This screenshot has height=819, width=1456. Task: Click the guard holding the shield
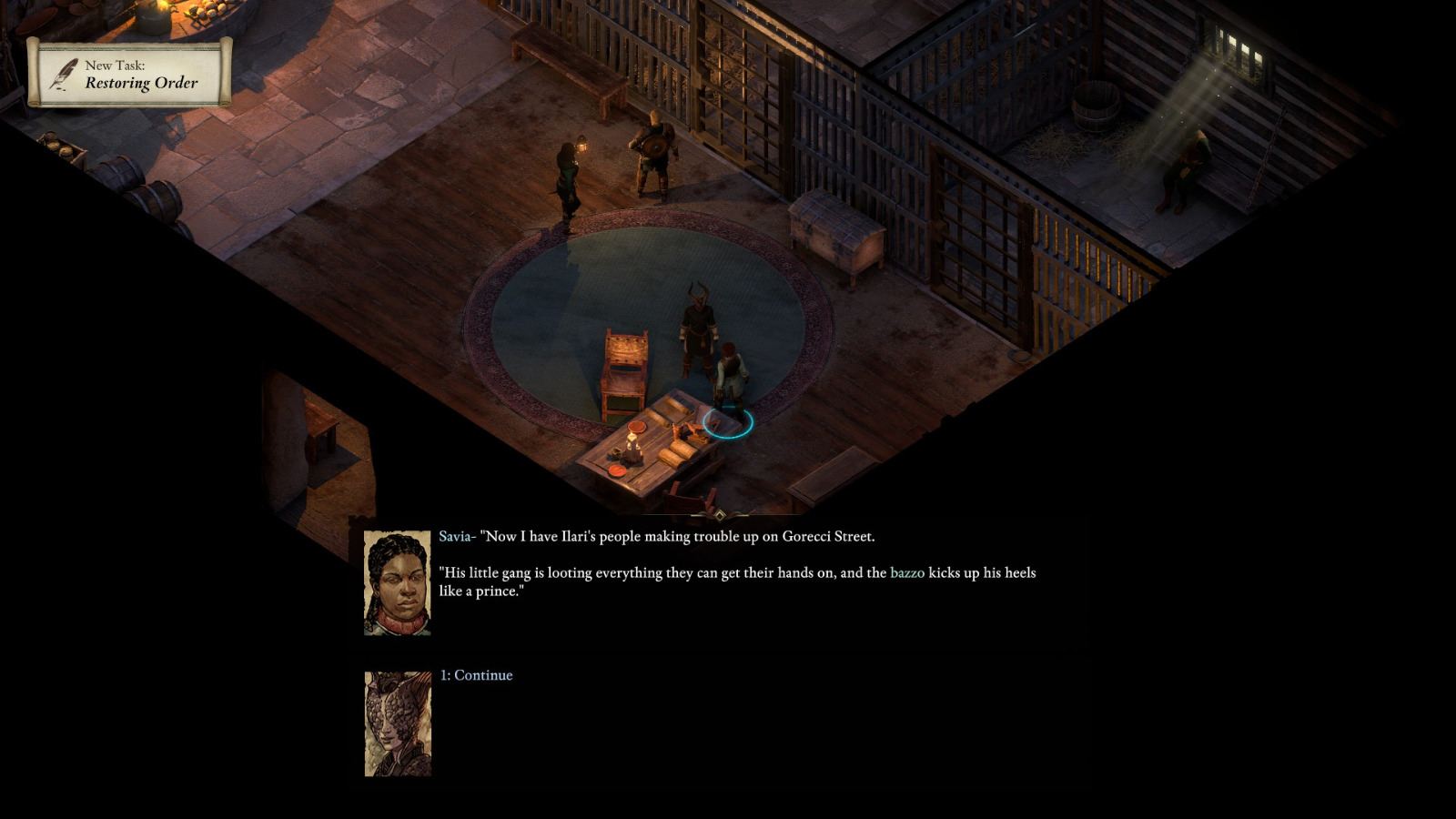(653, 150)
